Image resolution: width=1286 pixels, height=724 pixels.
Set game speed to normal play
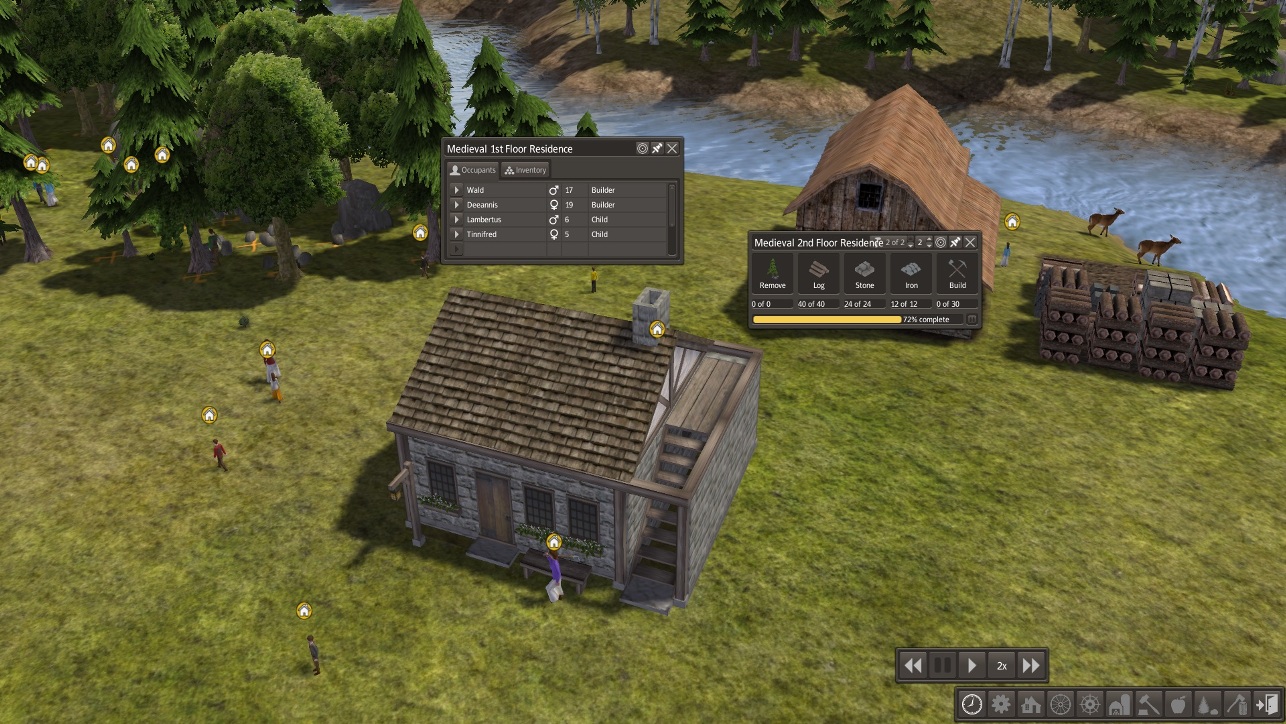pyautogui.click(x=972, y=665)
